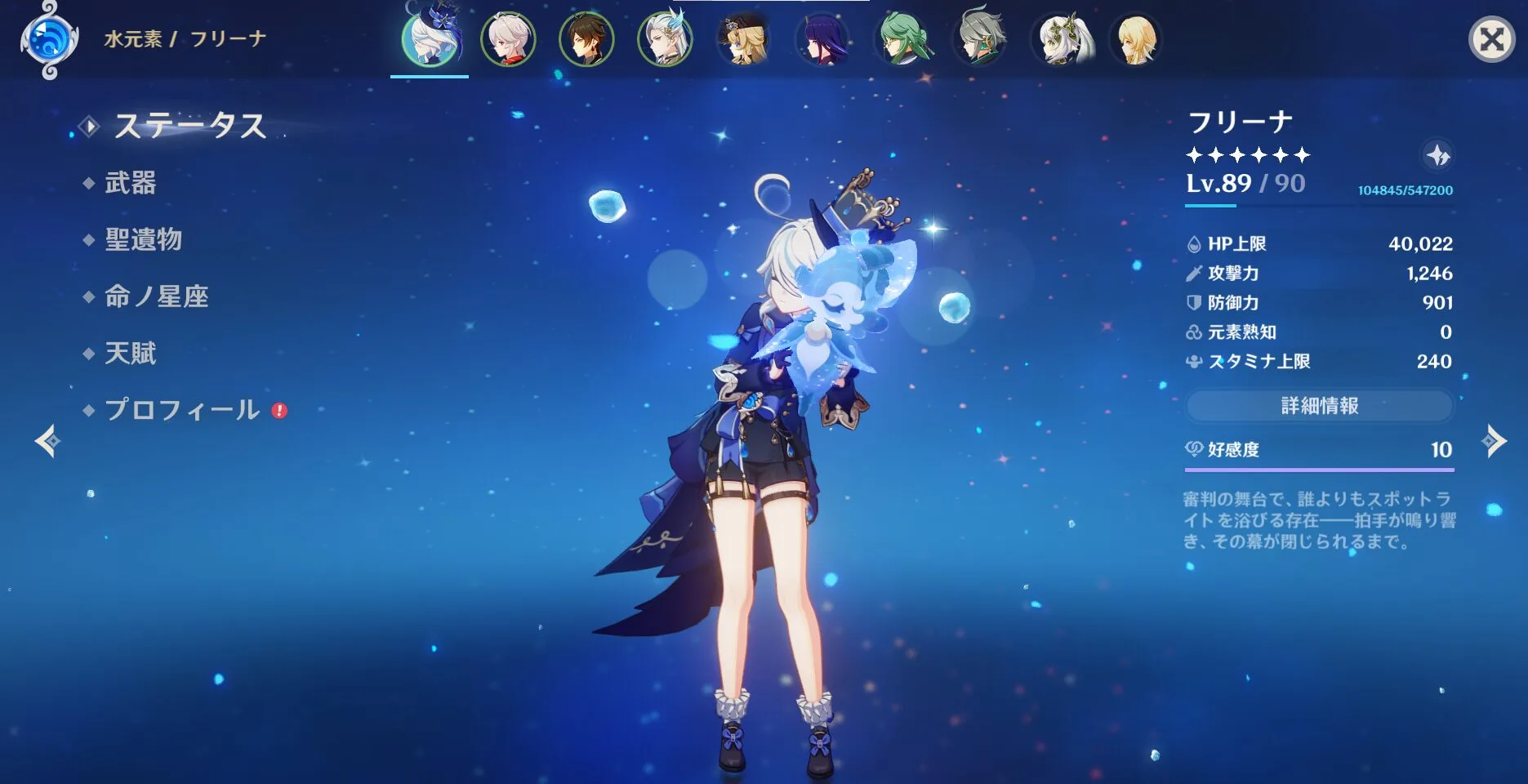
Task: Click the Hydro element emblem icon
Action: (x=48, y=39)
